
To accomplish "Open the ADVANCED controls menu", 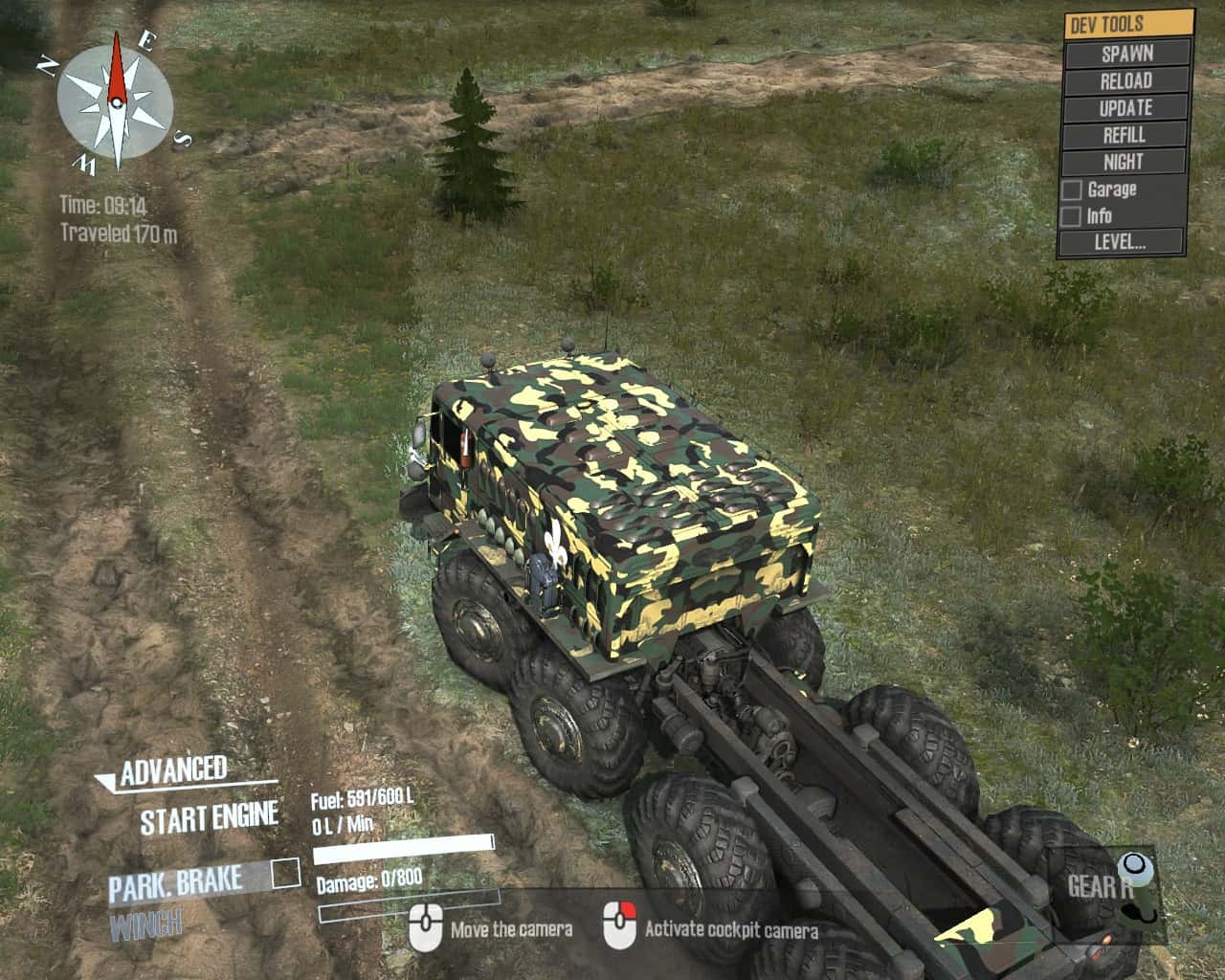I will coord(172,771).
